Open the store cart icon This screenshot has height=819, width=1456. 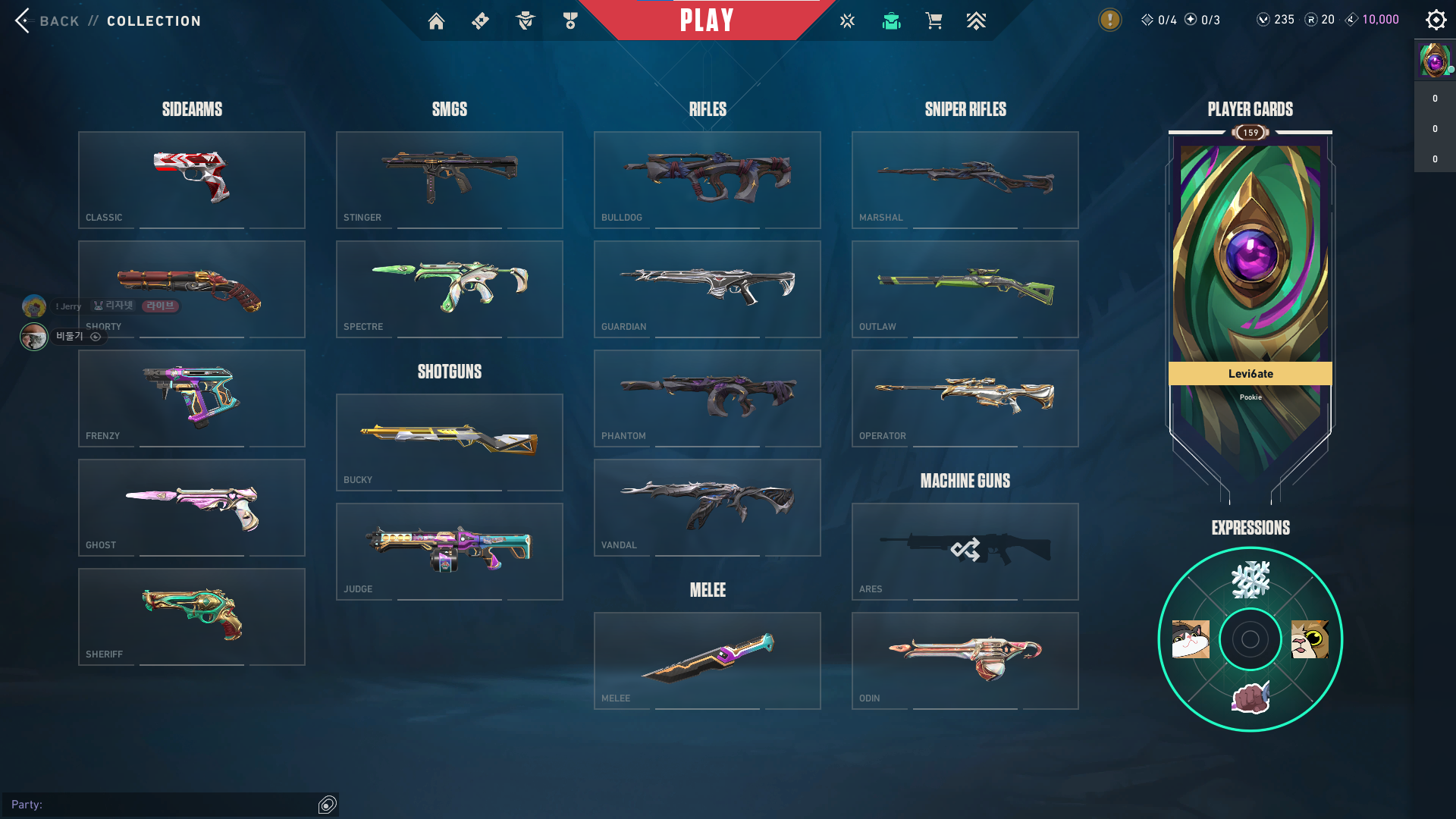(934, 21)
